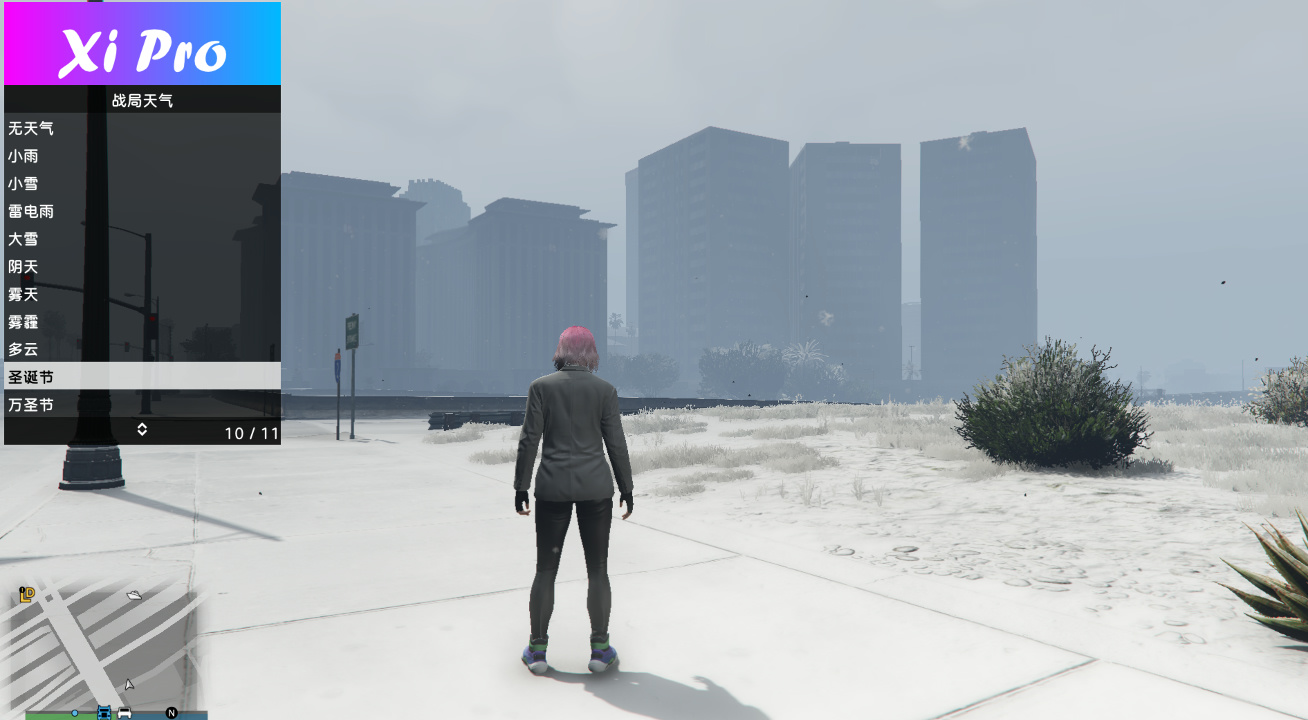Click the blue dot blip on the minimap bar
The image size is (1308, 720).
(74, 713)
